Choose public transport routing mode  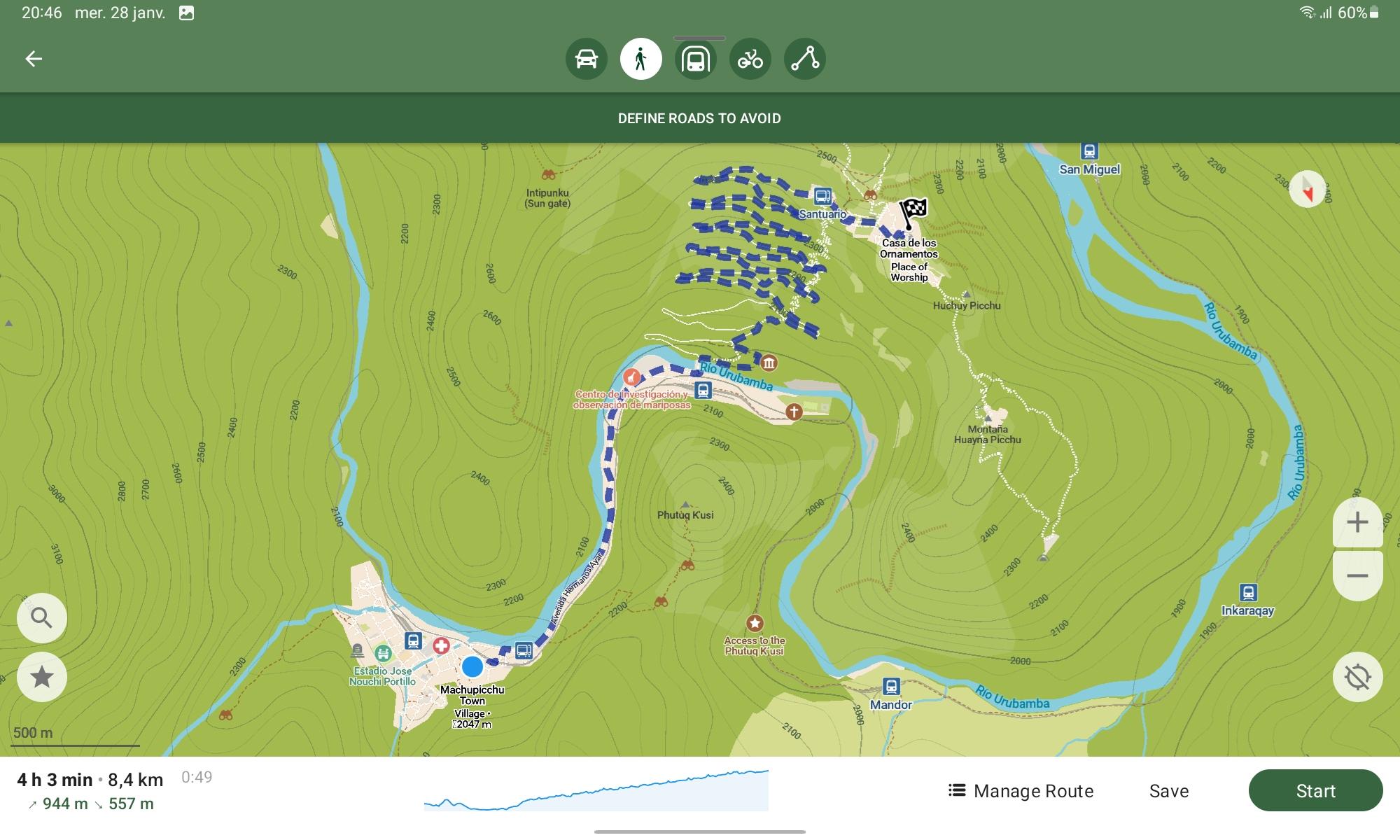[x=695, y=59]
